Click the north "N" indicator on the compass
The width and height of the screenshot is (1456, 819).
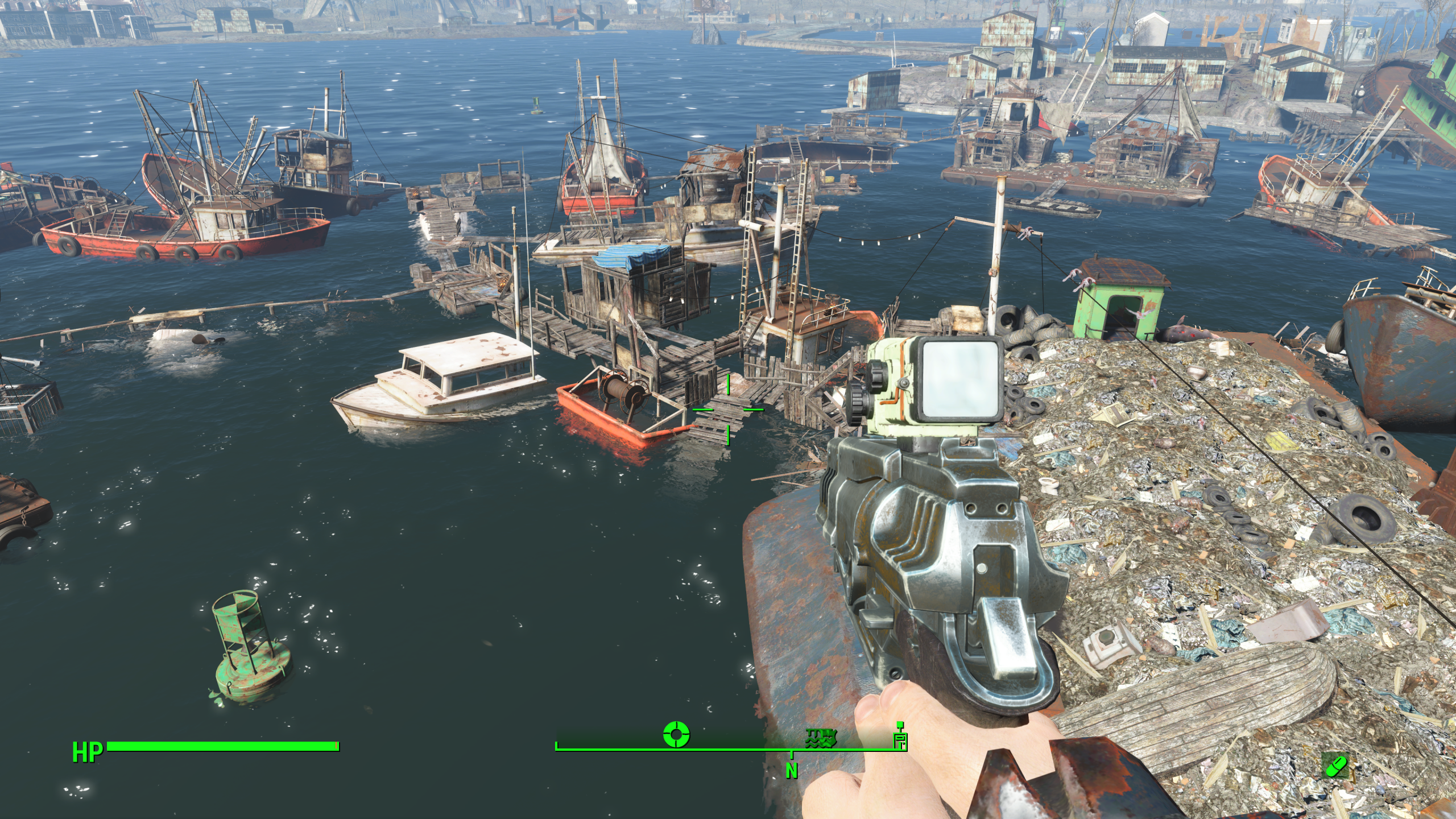click(x=791, y=771)
